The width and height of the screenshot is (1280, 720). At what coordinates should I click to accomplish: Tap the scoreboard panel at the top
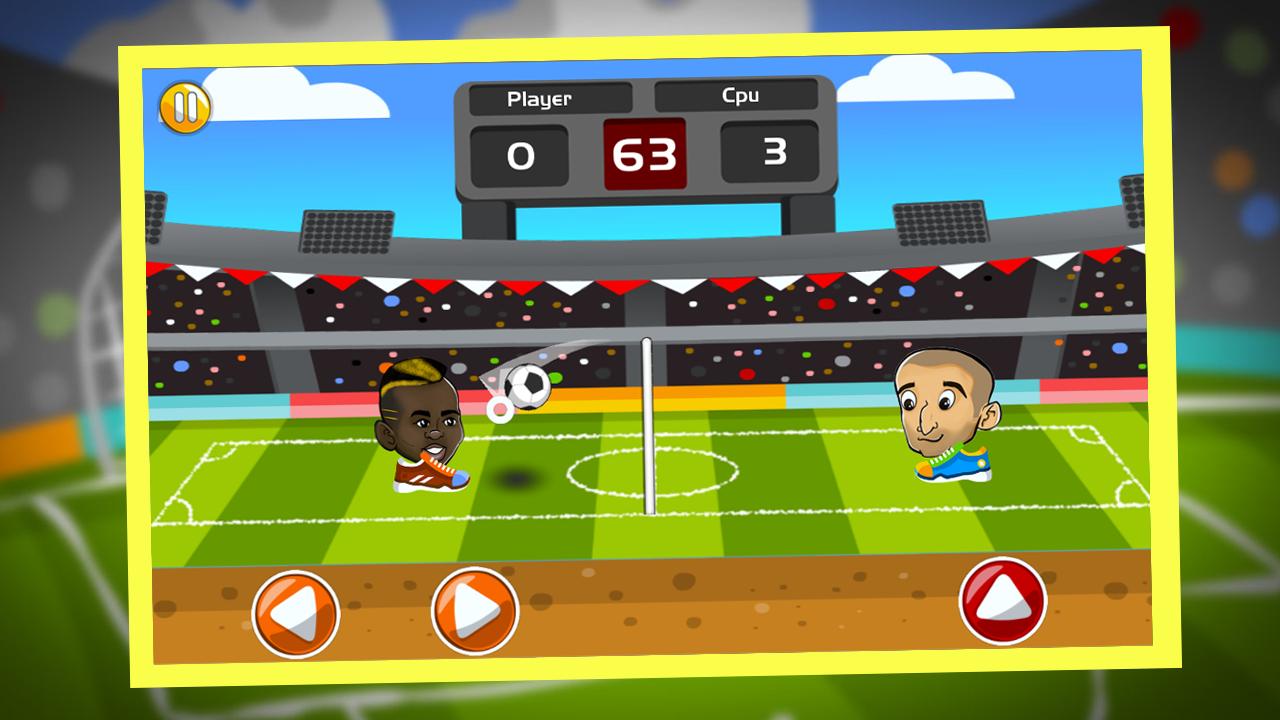pos(648,140)
